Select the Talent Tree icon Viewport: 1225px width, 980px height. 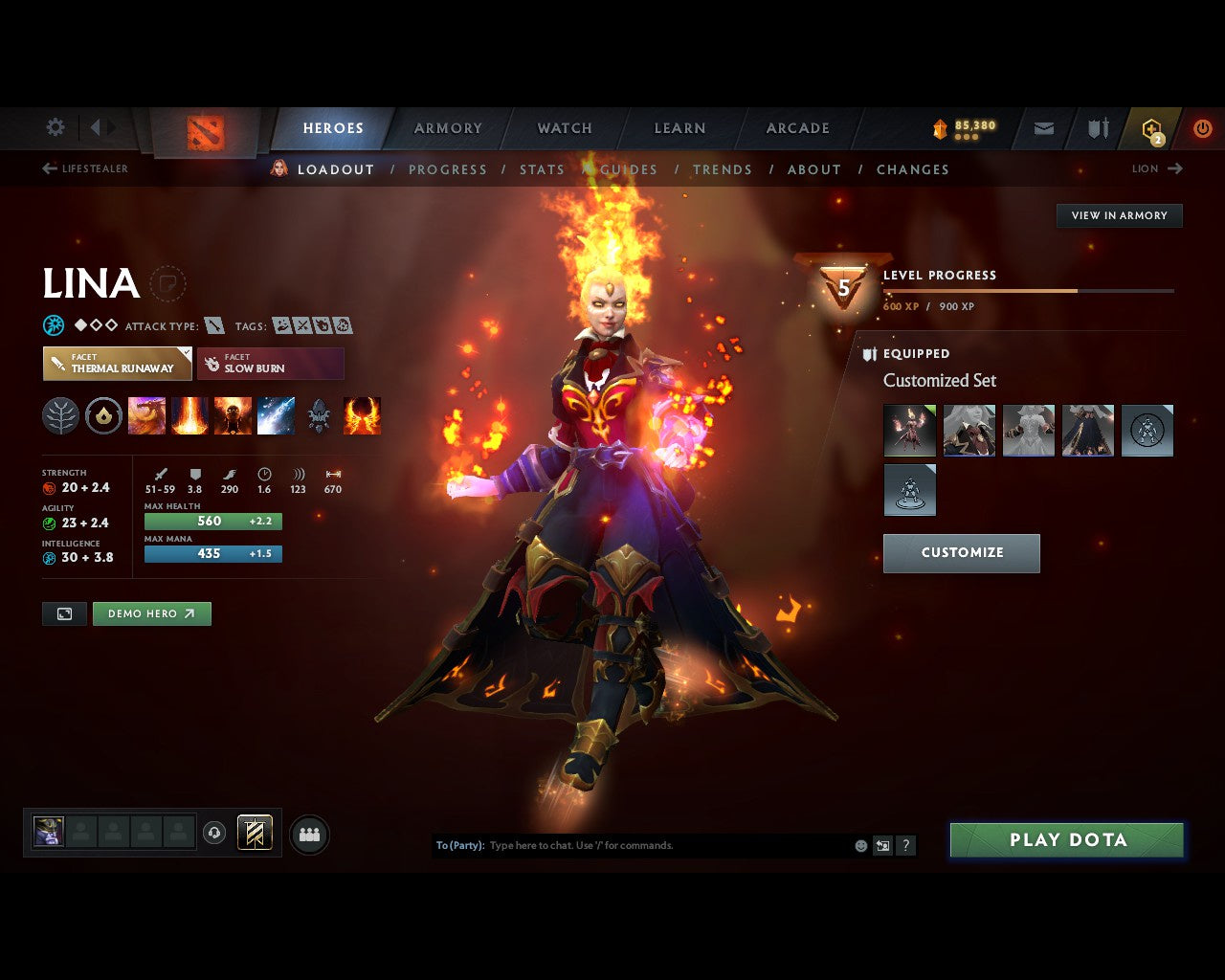[60, 415]
